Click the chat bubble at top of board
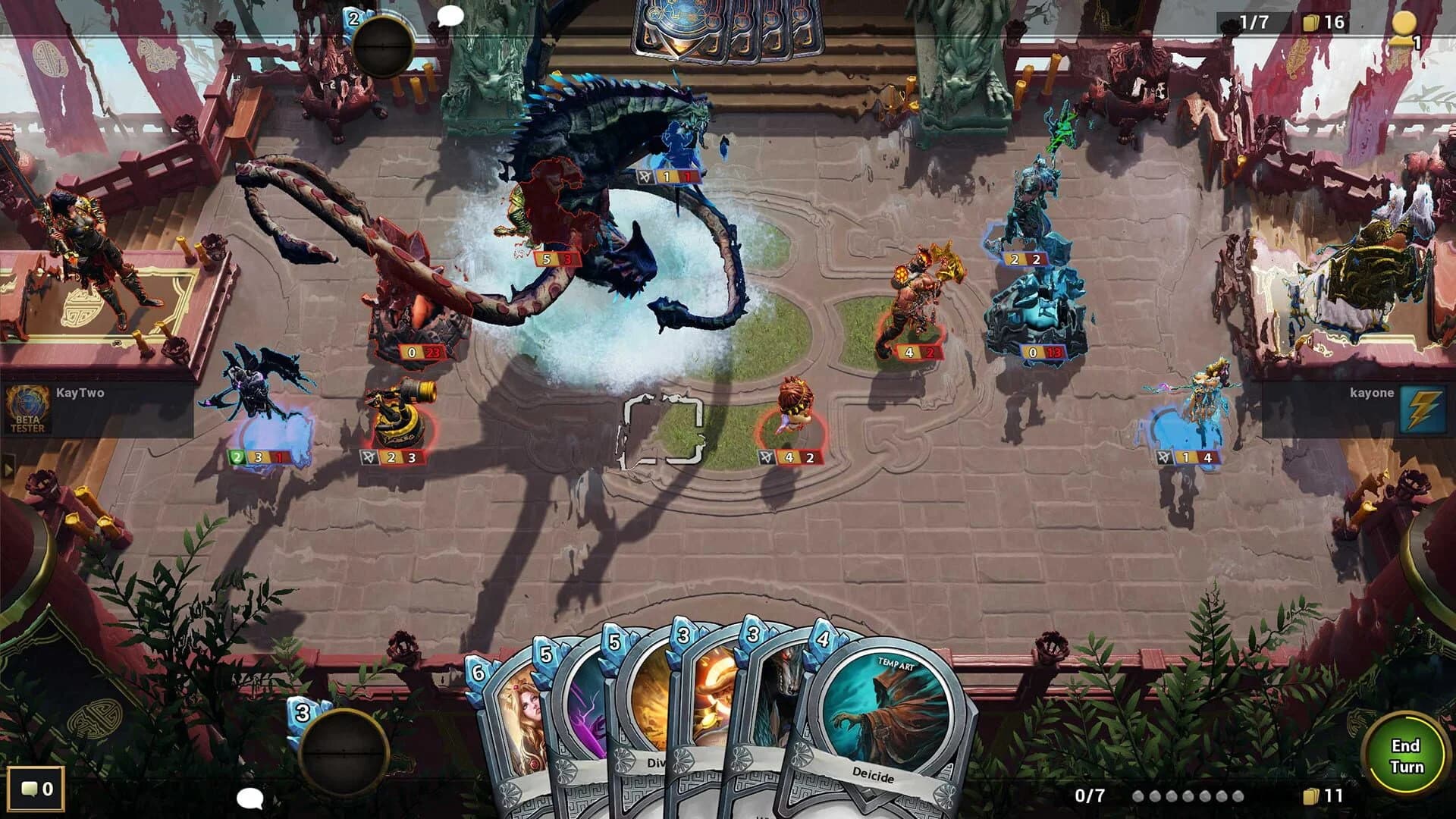The height and width of the screenshot is (819, 1456). [x=449, y=14]
